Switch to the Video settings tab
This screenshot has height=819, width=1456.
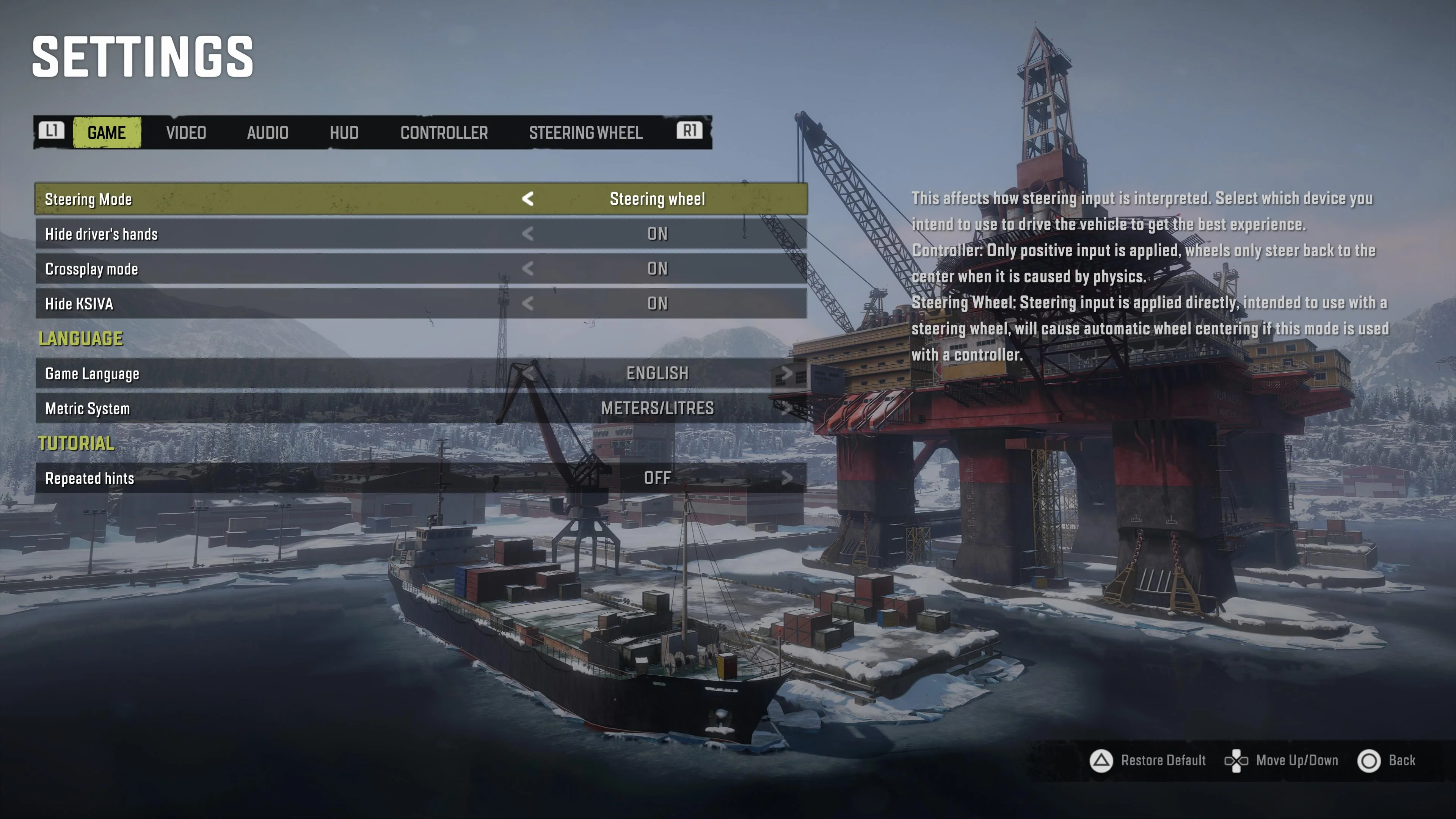pos(186,133)
